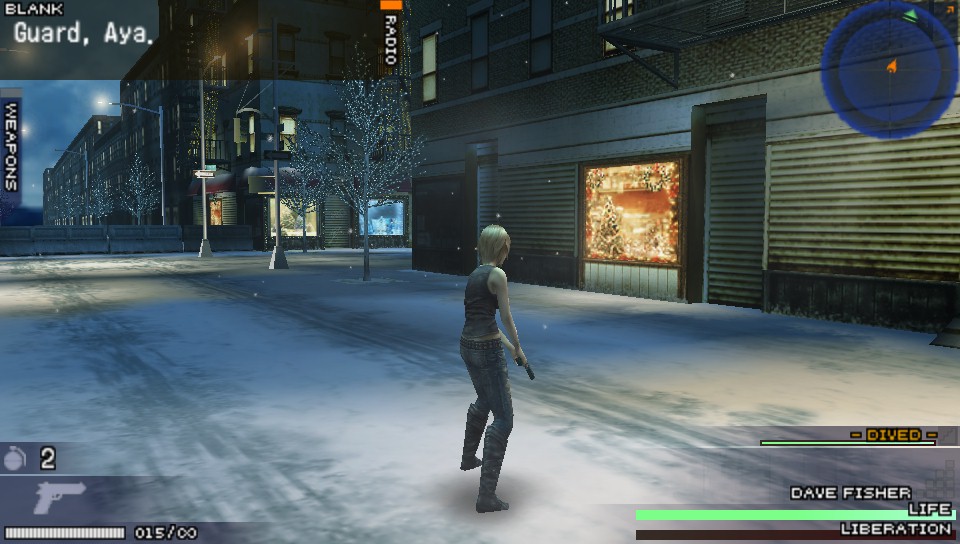Select the handgun weapon icon

(x=59, y=497)
